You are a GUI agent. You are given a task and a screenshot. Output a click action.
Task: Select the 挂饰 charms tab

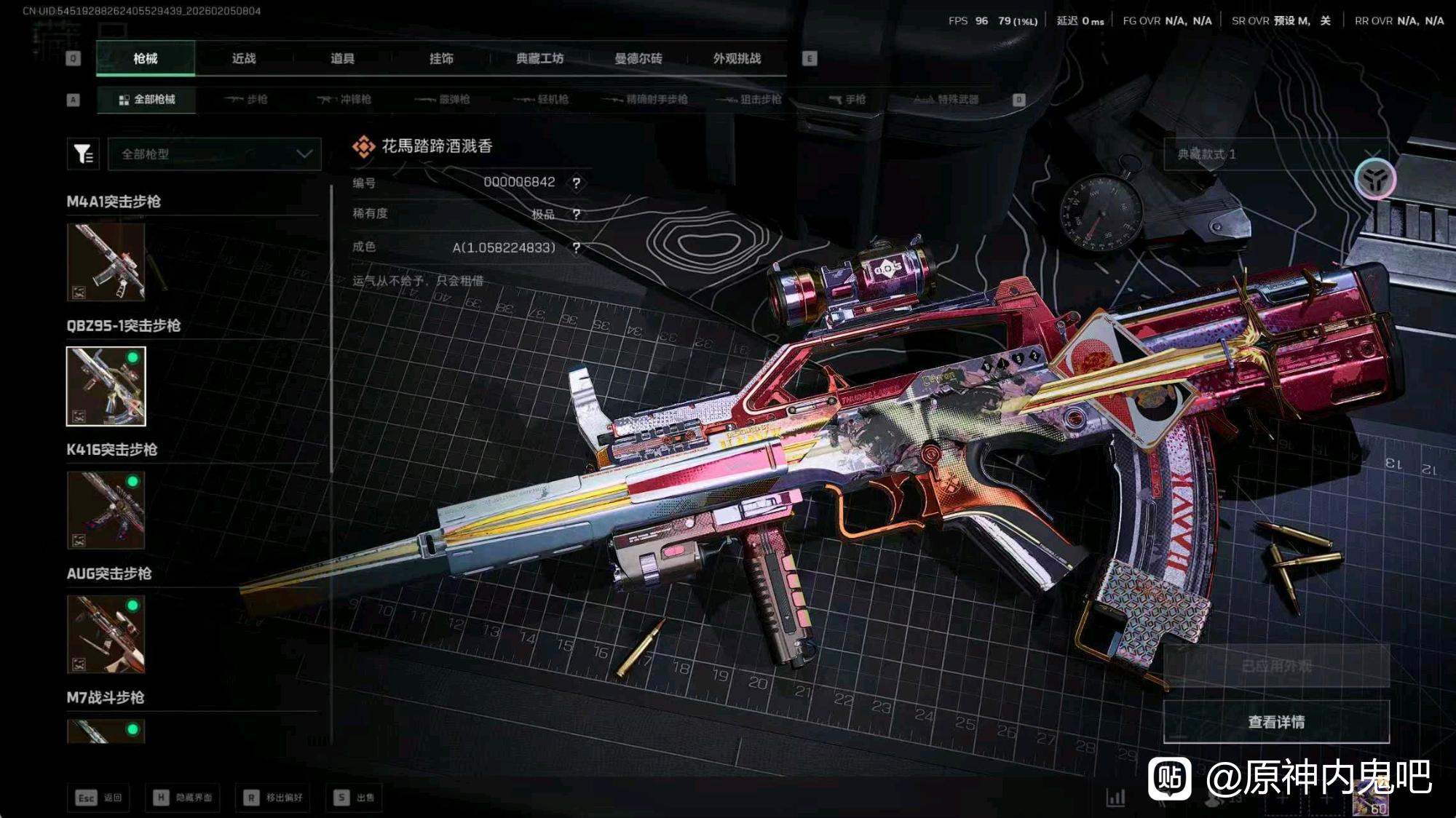[x=441, y=58]
